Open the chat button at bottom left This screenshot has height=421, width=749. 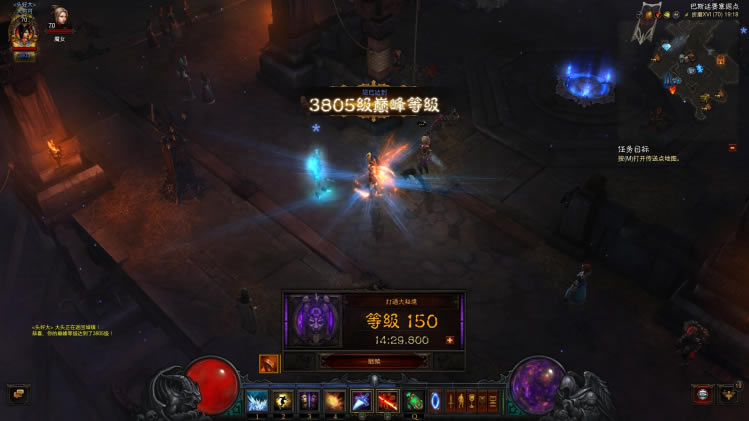pos(17,394)
